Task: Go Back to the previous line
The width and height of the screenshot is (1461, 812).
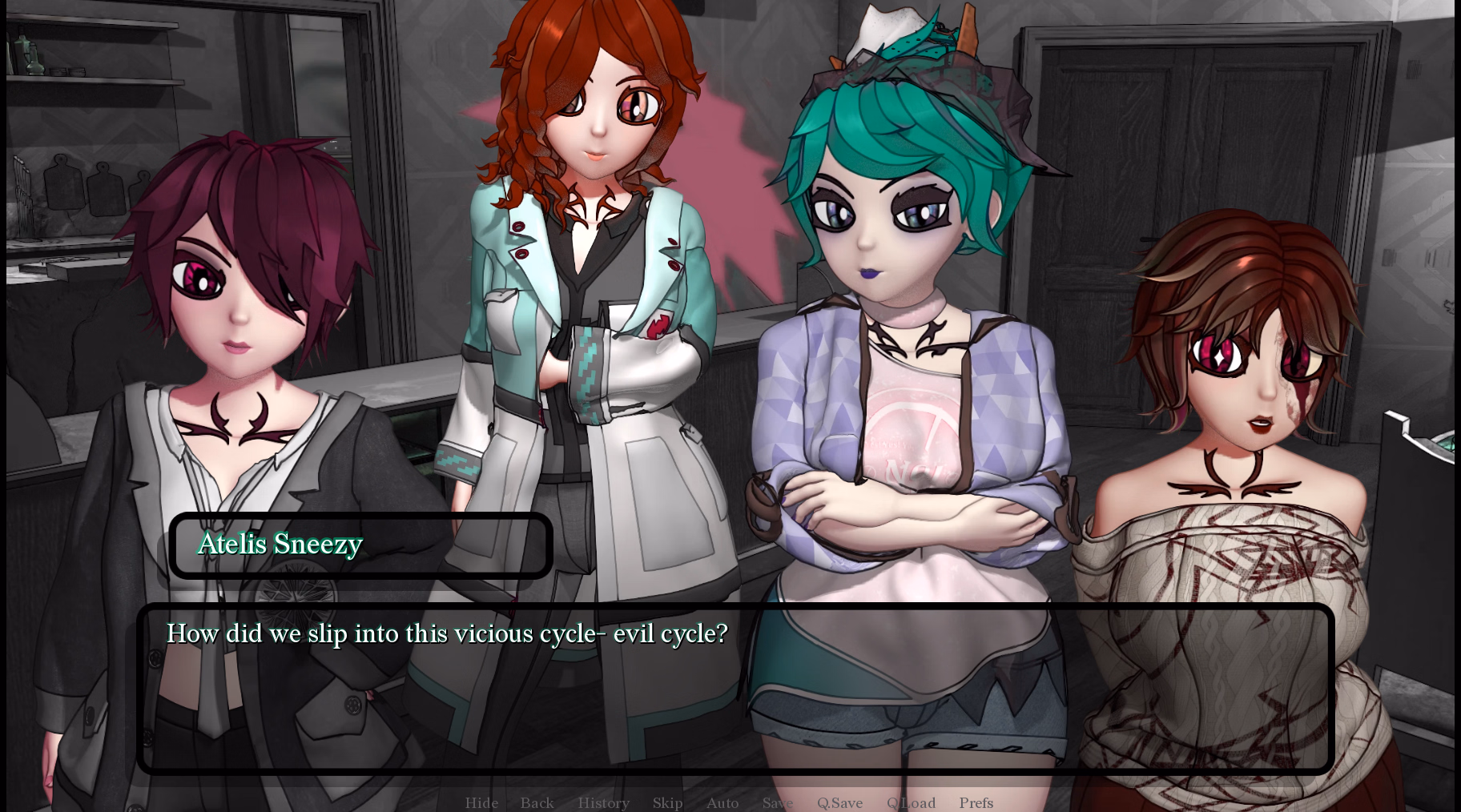Action: (x=537, y=802)
